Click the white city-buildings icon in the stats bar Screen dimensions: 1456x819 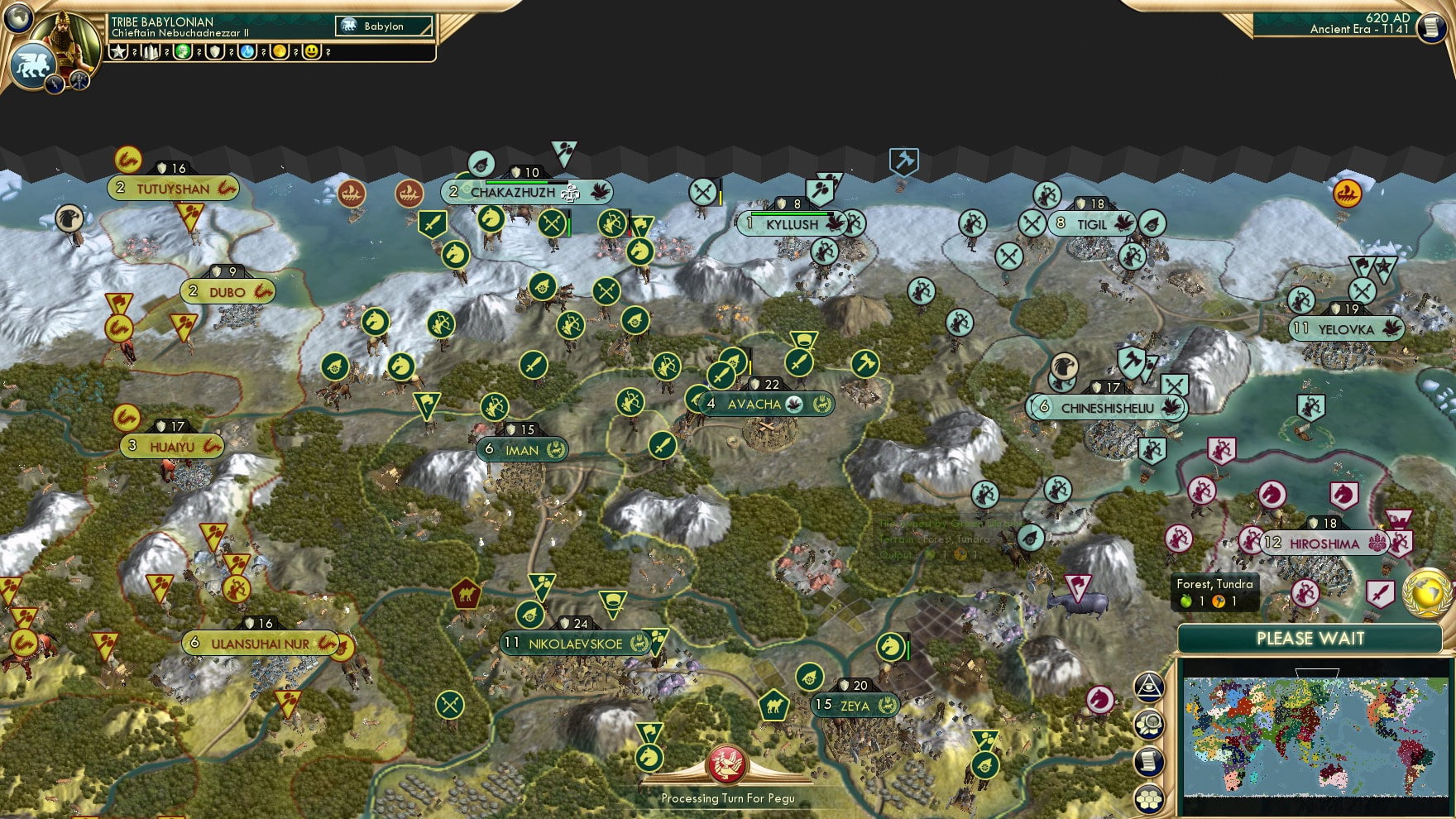pyautogui.click(x=149, y=52)
